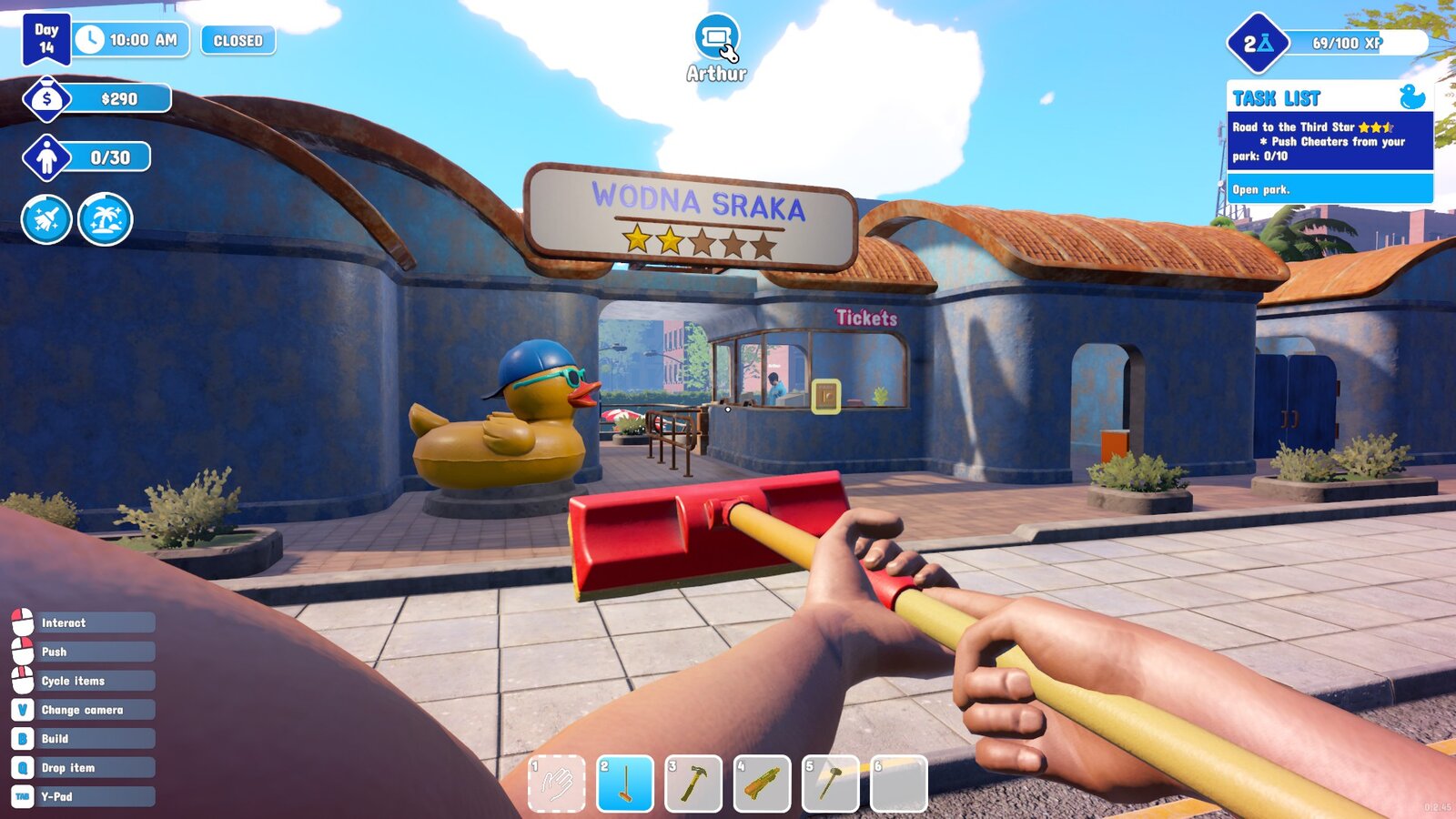Equip the claw hammer from the hotbar

tap(693, 784)
